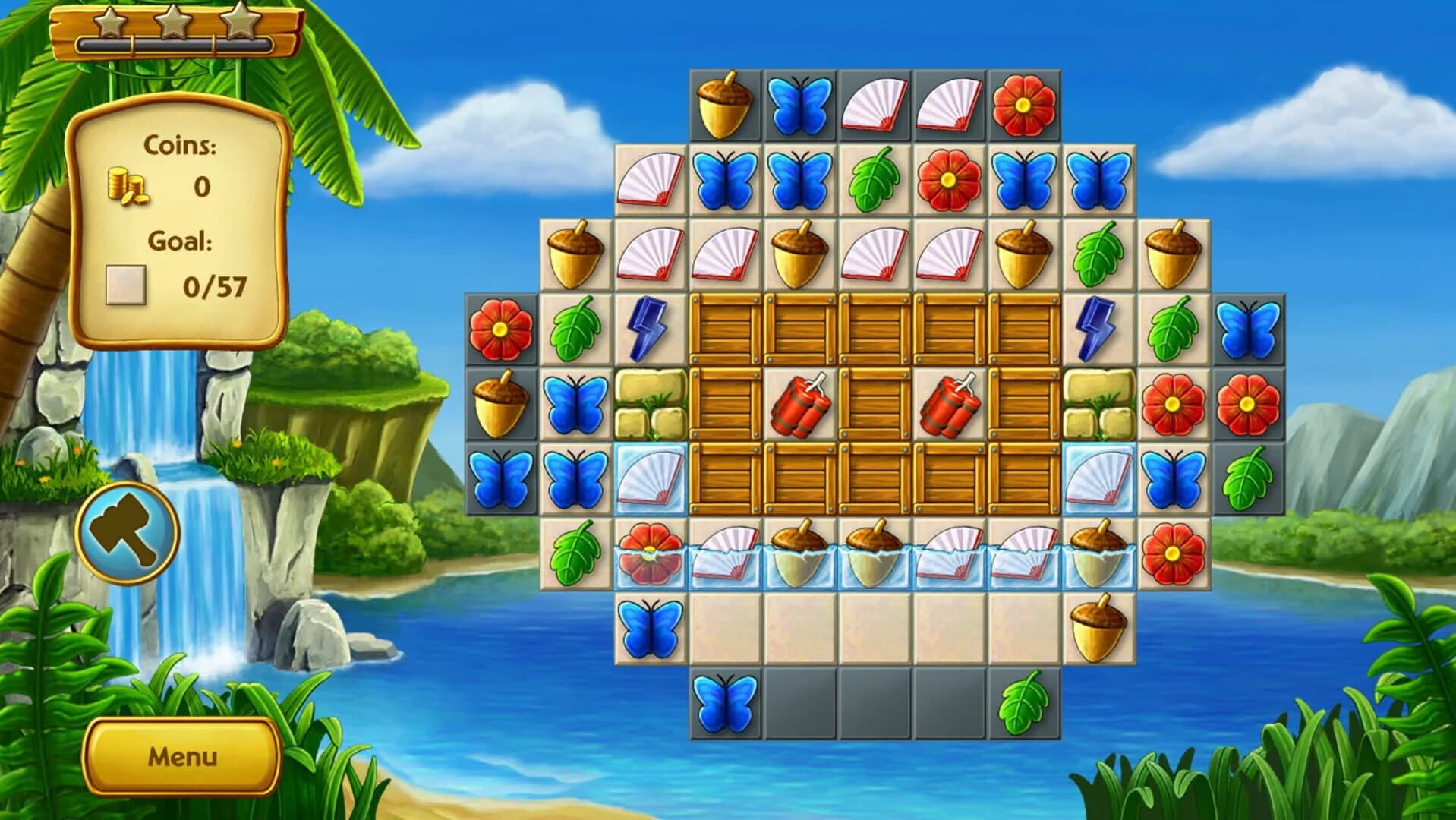Pick the red flower on the leftmost column
The width and height of the screenshot is (1456, 820).
[x=501, y=330]
